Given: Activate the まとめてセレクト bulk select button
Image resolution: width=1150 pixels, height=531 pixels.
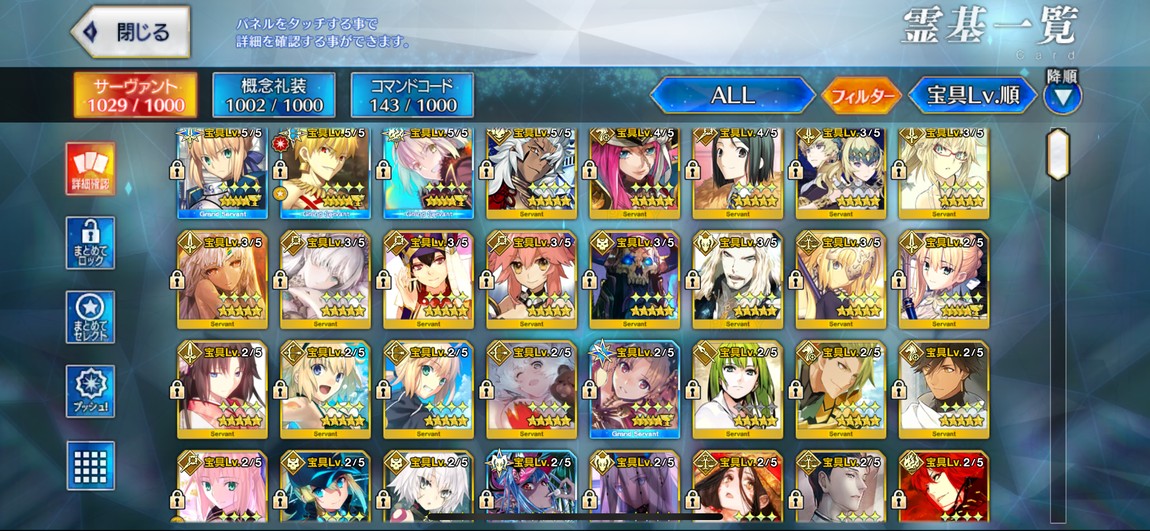Looking at the screenshot, I should tap(90, 317).
